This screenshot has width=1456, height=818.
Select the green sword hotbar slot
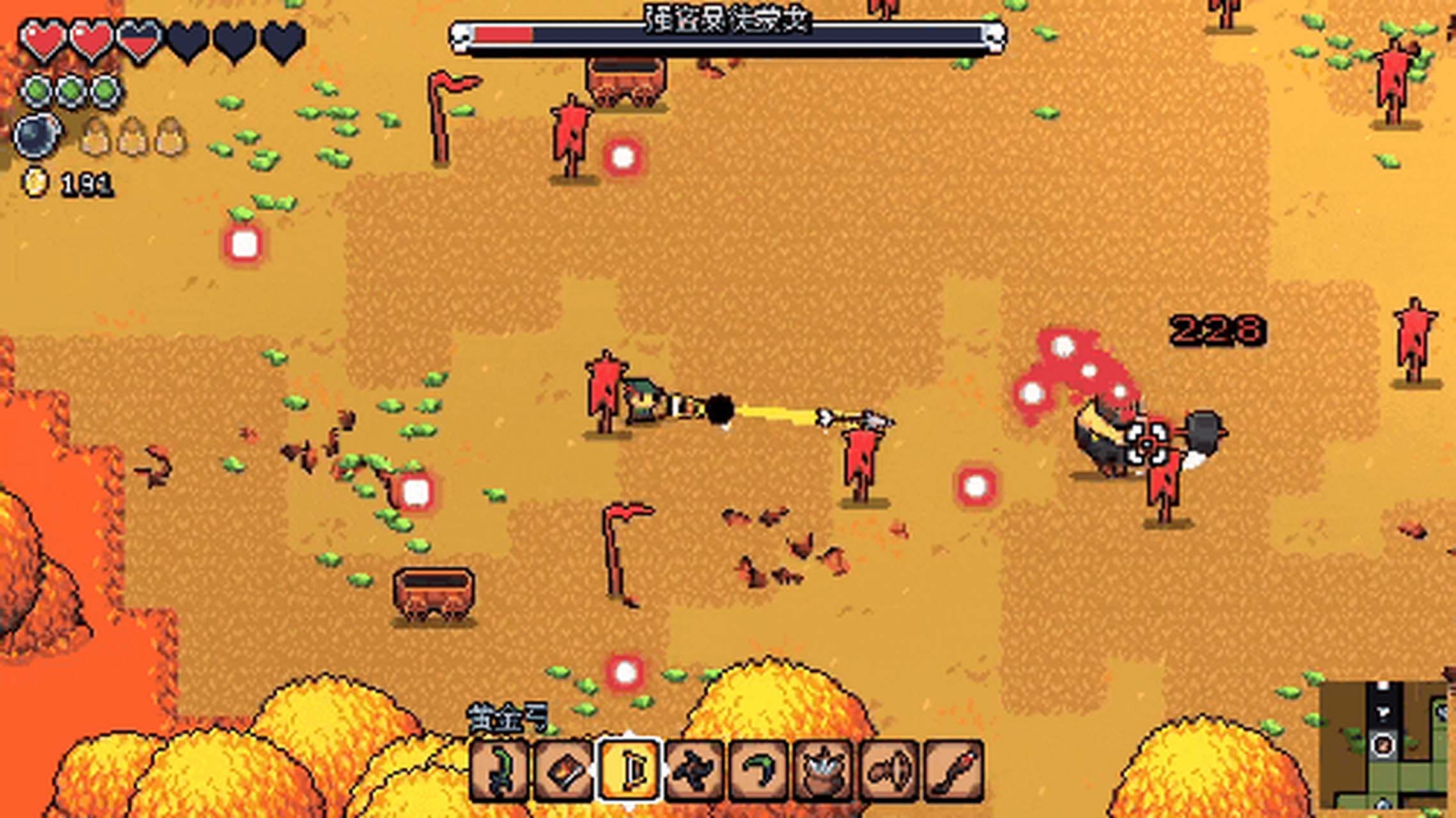(499, 771)
